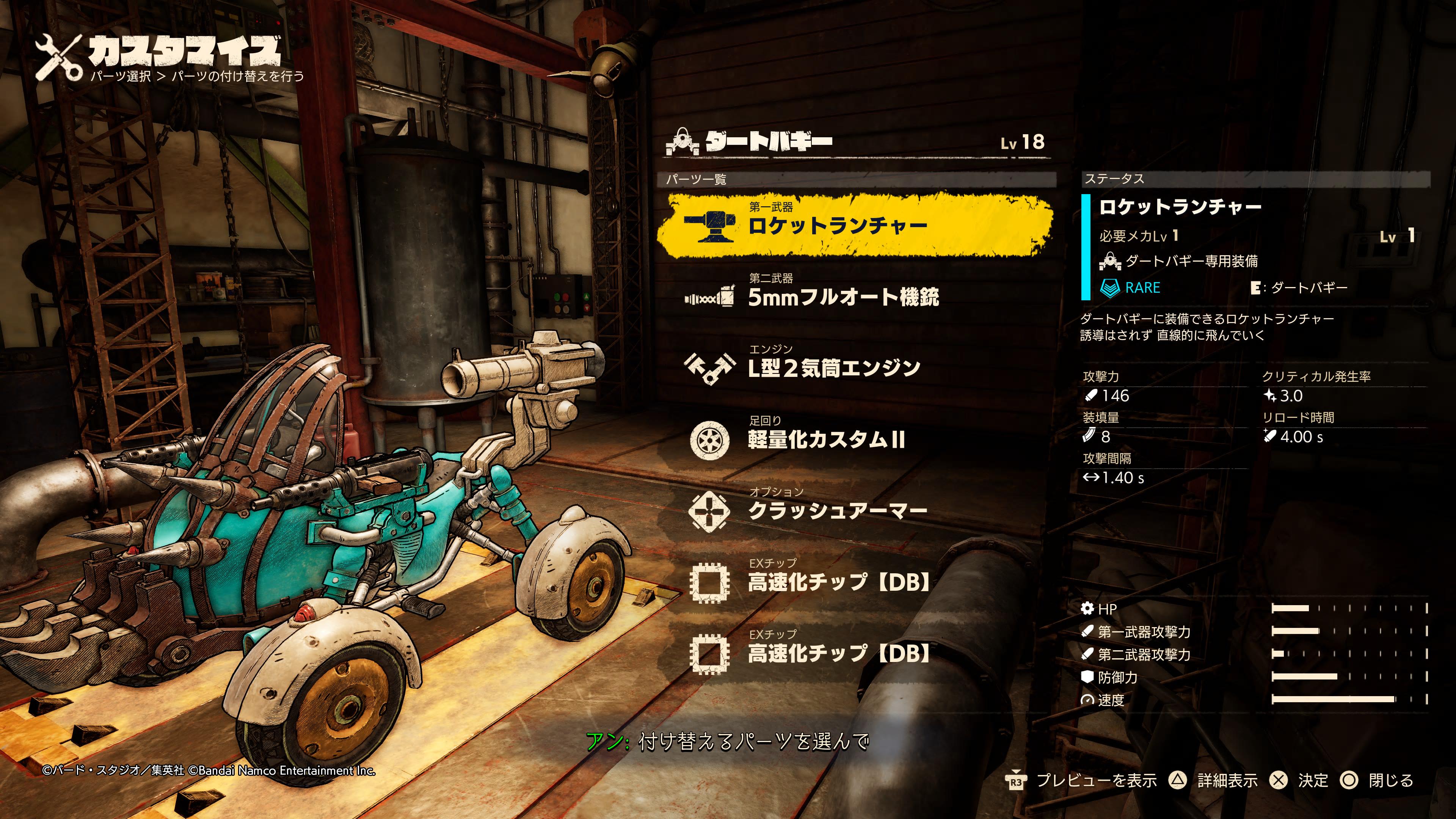Select the 軽量化カスタムII suspension part
Image resolution: width=1456 pixels, height=819 pixels.
[x=826, y=439]
